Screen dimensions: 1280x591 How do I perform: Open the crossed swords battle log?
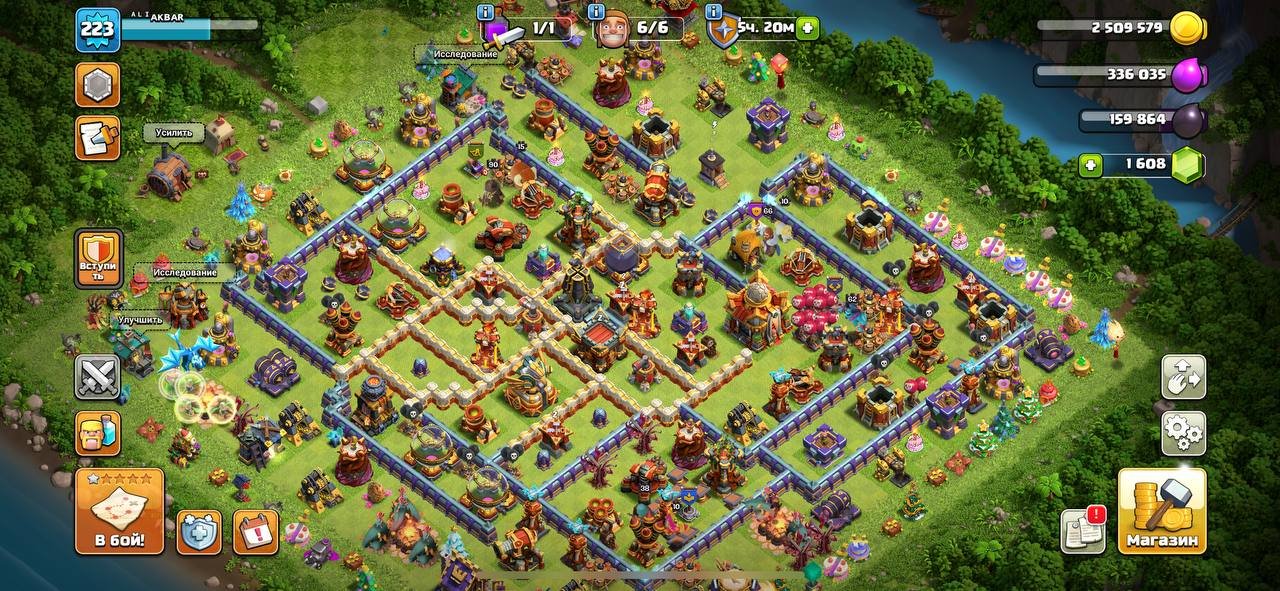click(98, 378)
